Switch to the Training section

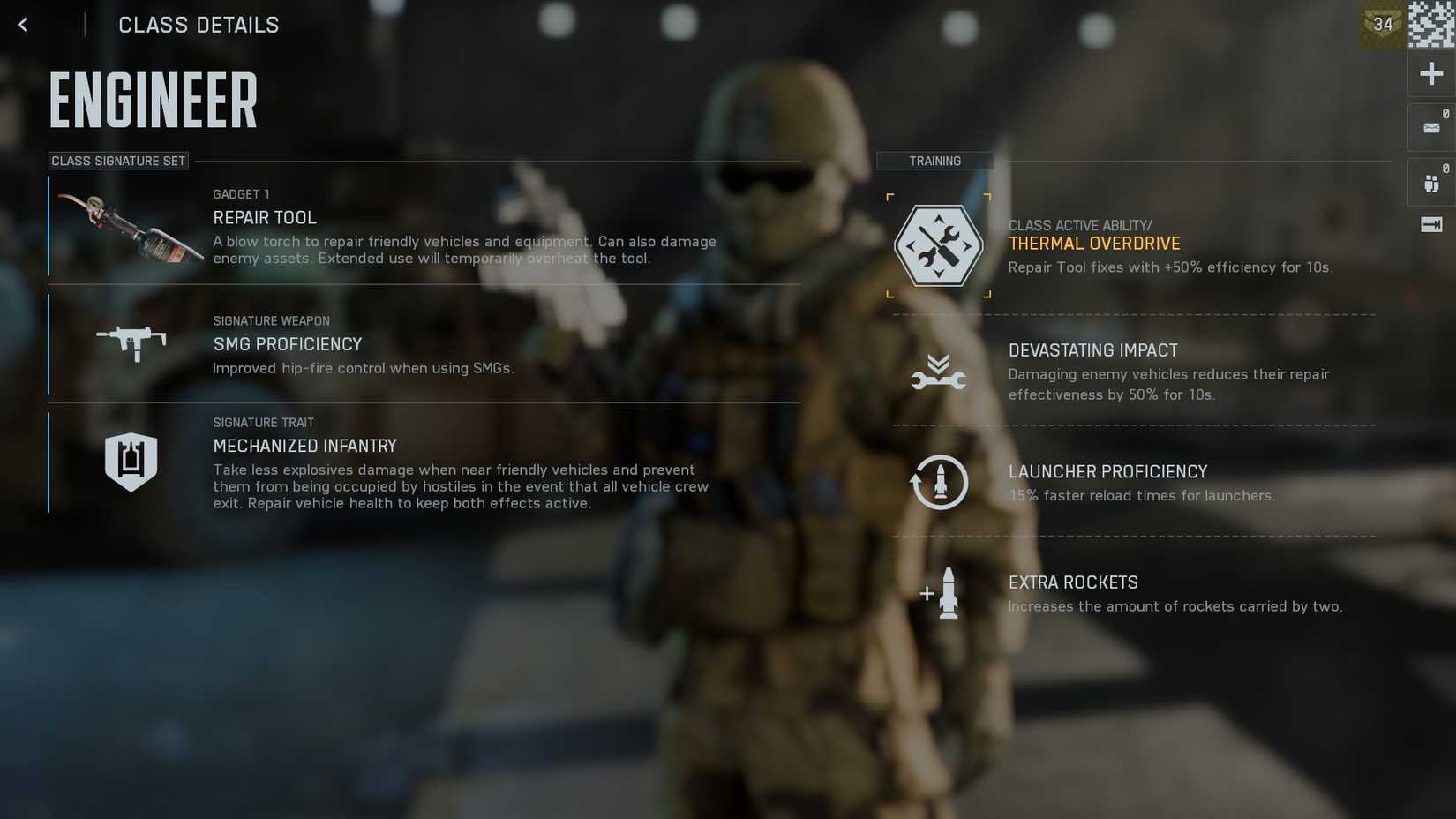tap(934, 161)
